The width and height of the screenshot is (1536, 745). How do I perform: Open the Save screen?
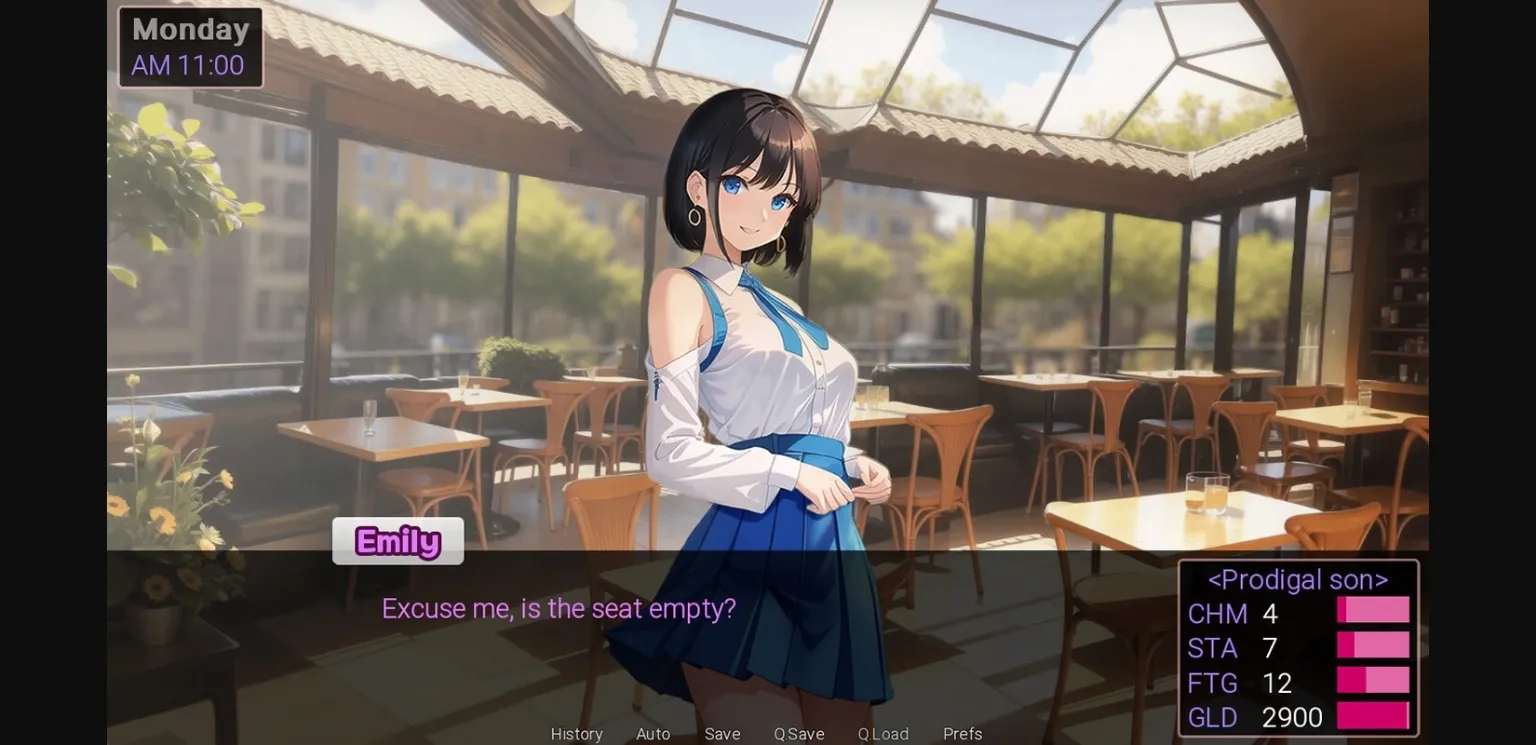point(722,733)
